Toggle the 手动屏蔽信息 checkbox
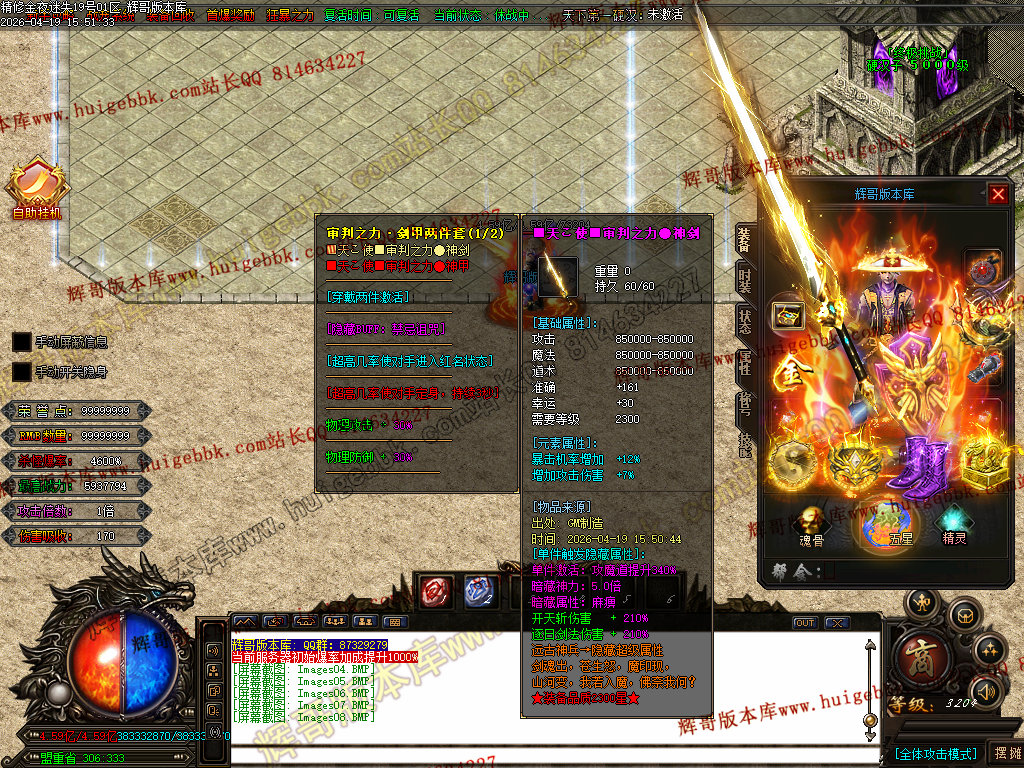 [x=22, y=342]
